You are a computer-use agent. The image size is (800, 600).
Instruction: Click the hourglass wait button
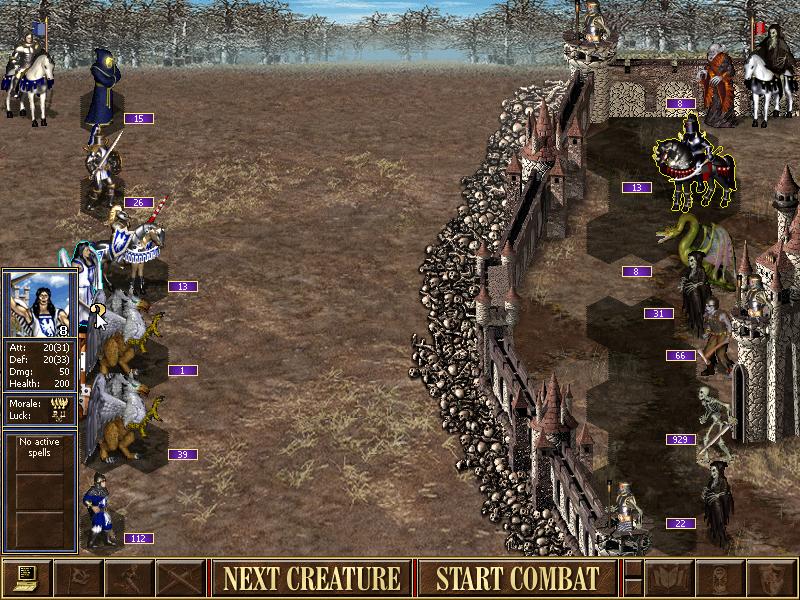point(721,578)
